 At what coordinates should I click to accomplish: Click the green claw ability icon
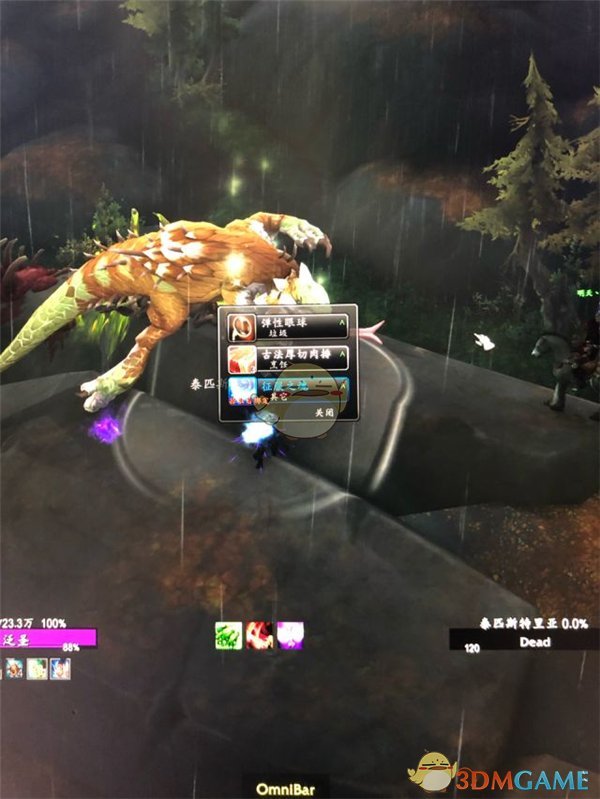(x=230, y=634)
